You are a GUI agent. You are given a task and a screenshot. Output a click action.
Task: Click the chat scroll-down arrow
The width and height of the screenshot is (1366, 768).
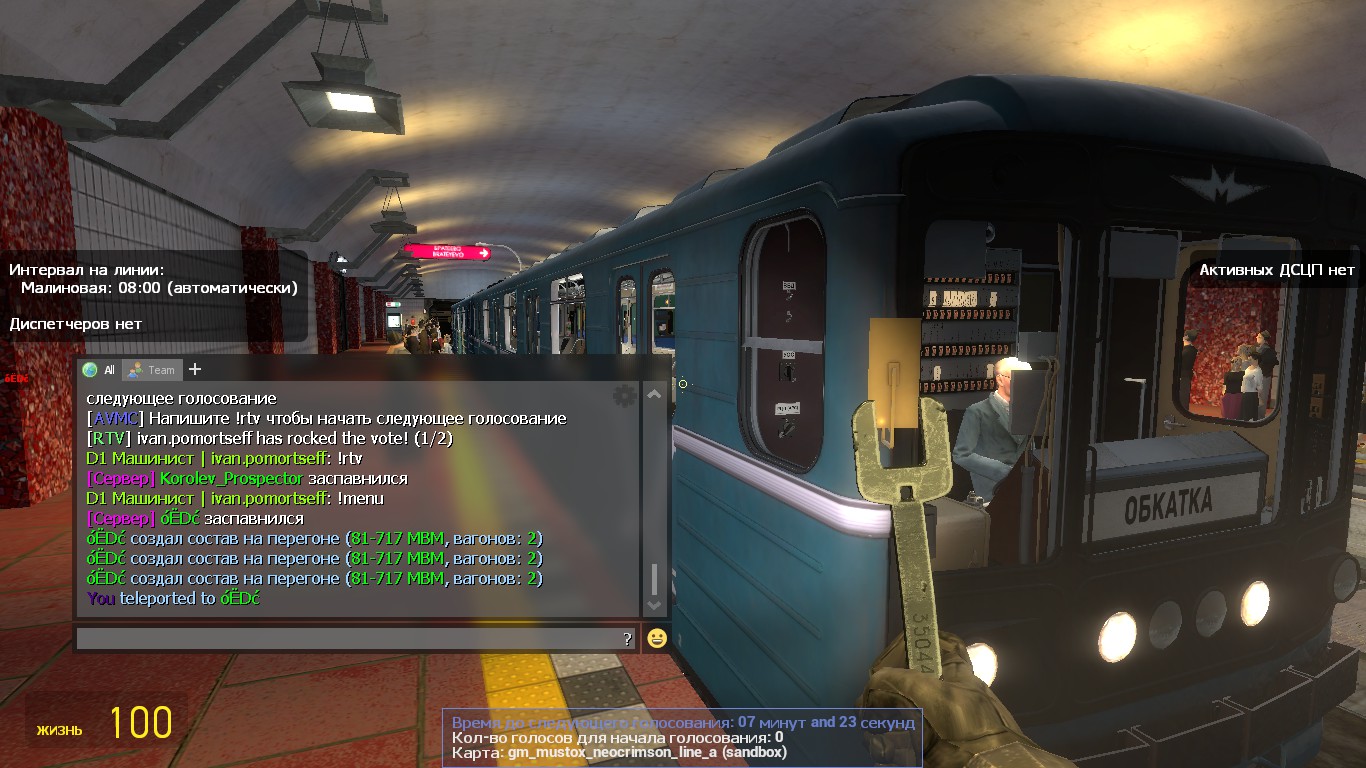(654, 605)
